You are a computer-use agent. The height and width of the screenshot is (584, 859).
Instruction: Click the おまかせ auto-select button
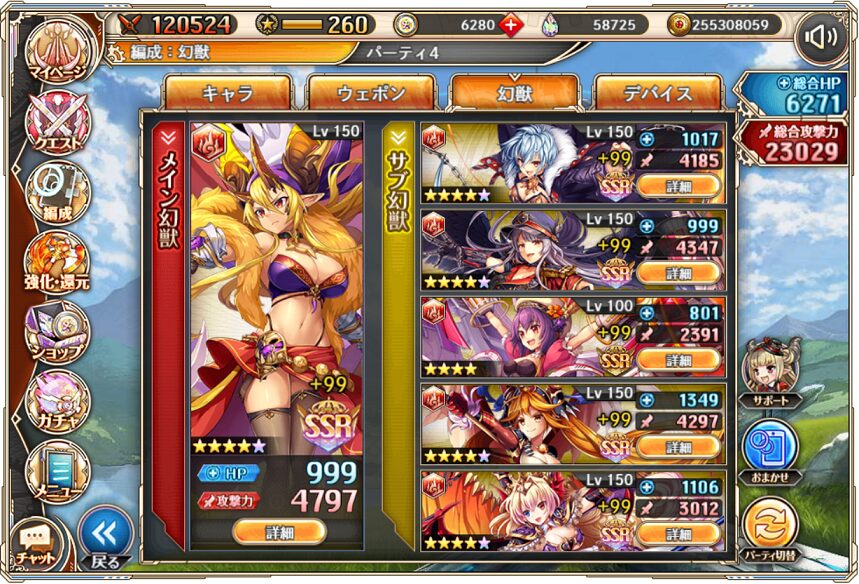click(x=769, y=449)
